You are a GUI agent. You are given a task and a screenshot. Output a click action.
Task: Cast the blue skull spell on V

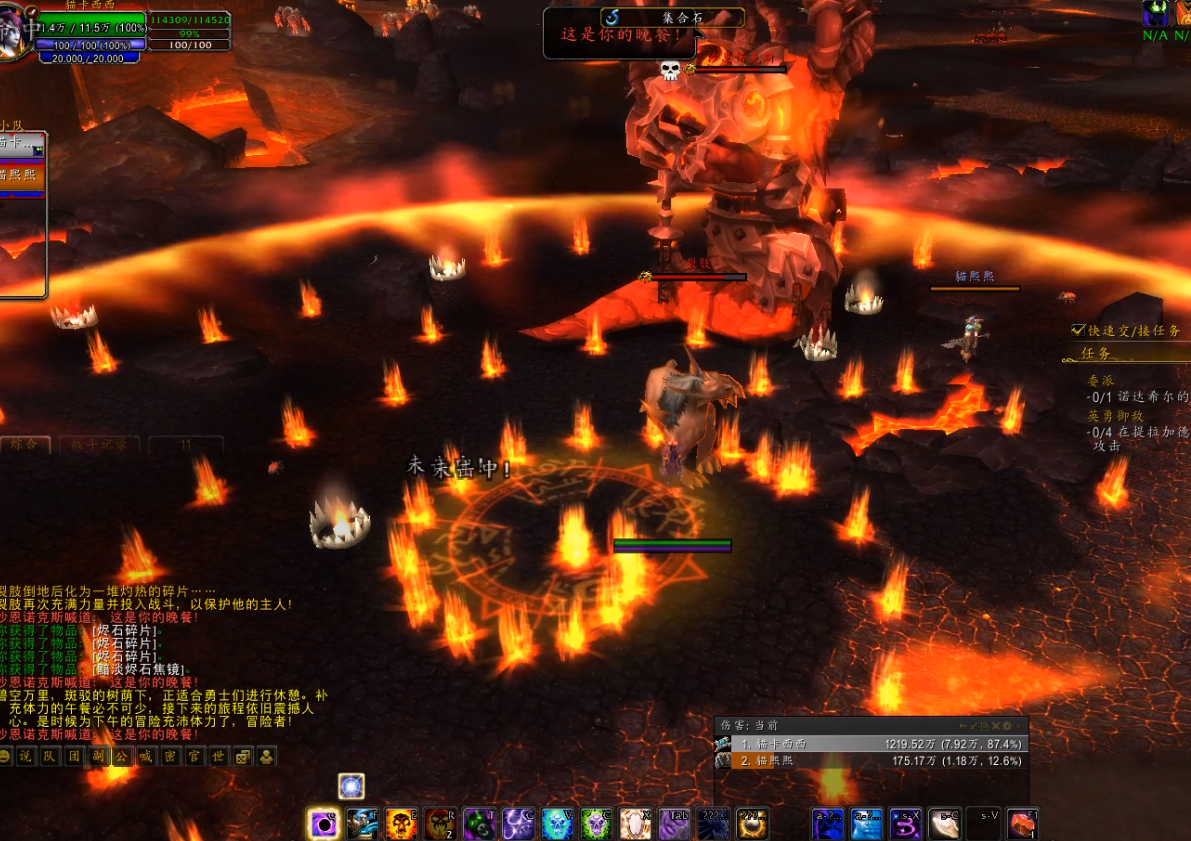point(558,824)
